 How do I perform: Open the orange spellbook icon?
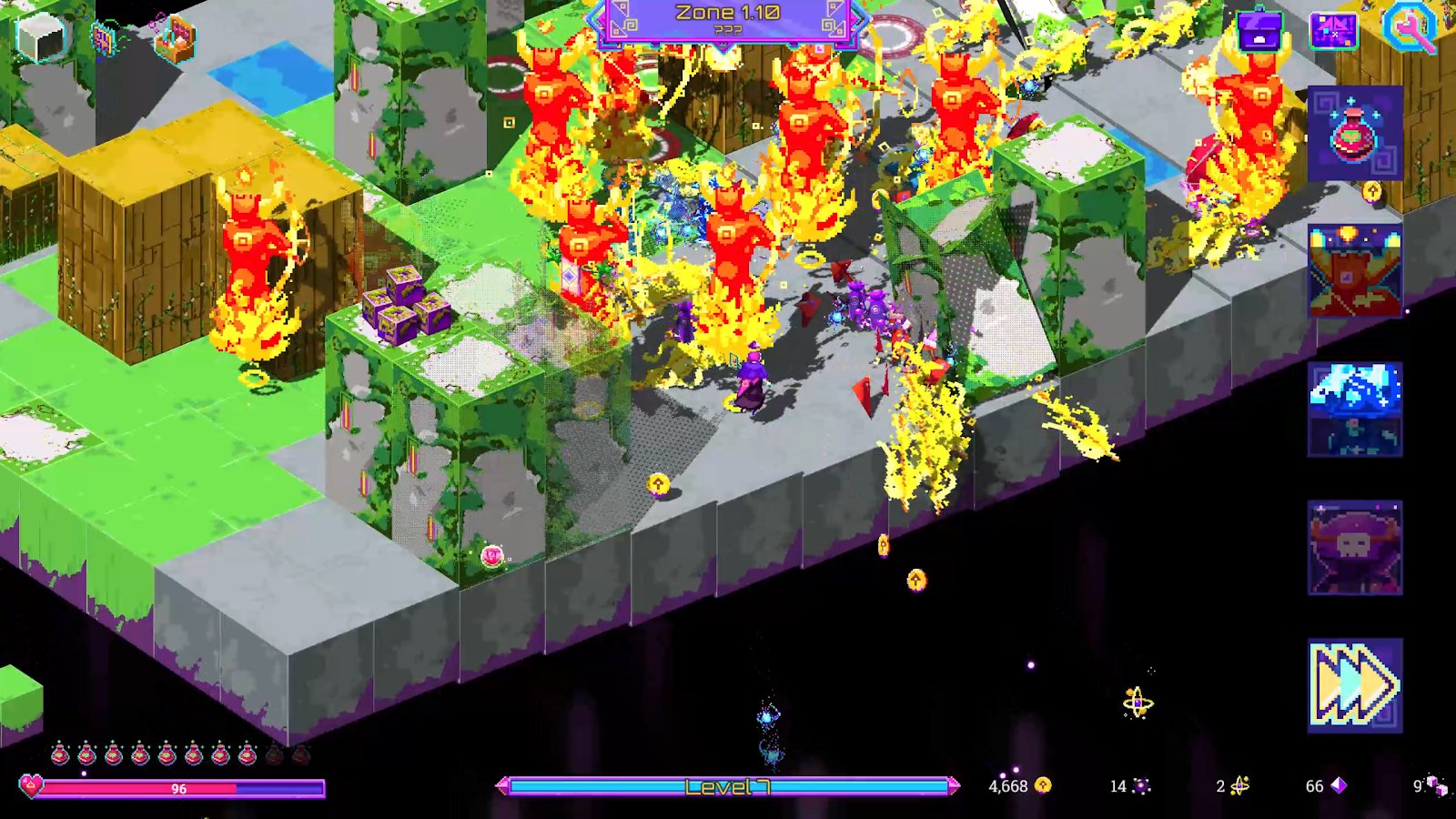pos(105,39)
